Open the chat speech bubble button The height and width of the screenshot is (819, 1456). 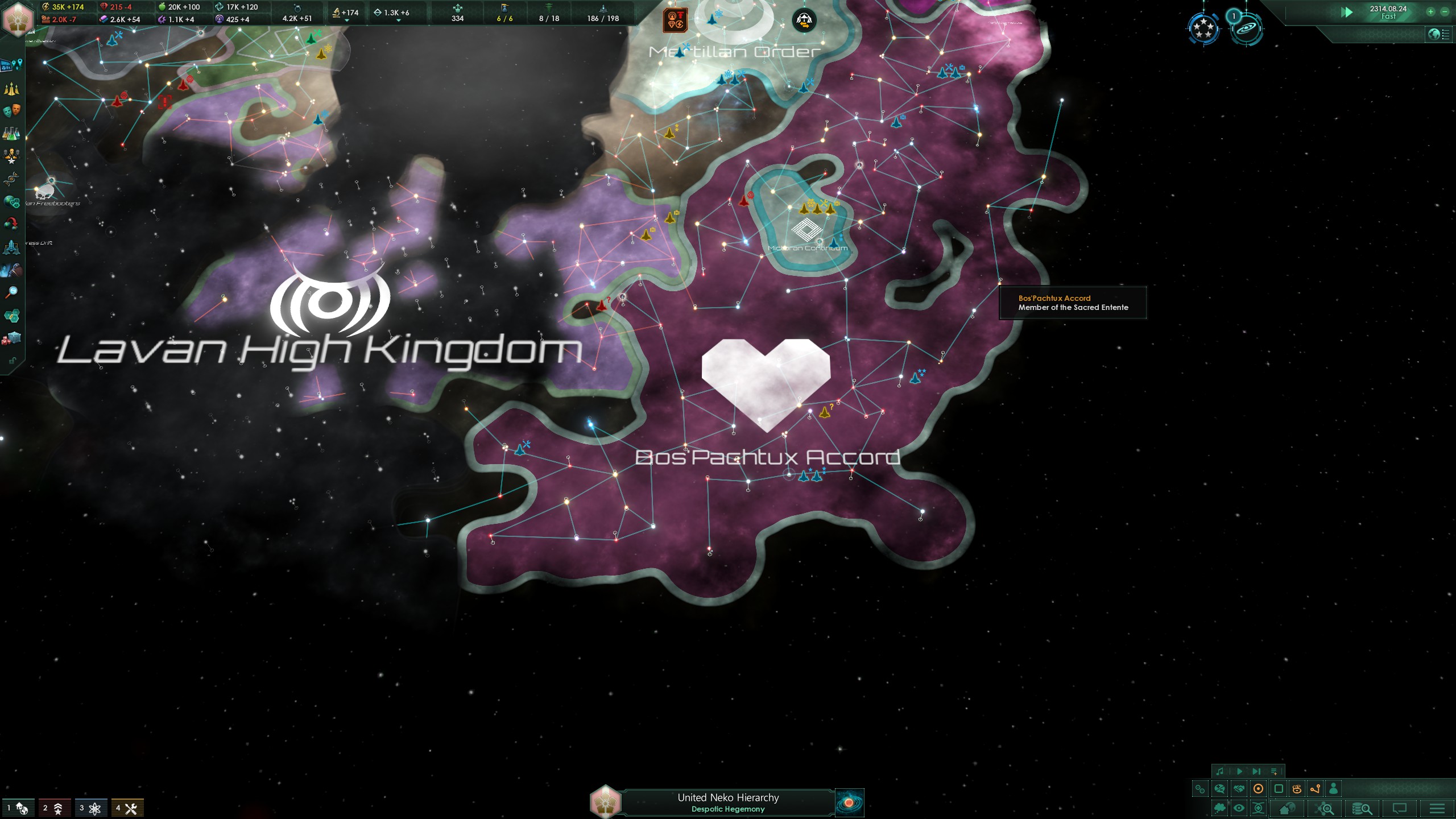click(x=1399, y=808)
